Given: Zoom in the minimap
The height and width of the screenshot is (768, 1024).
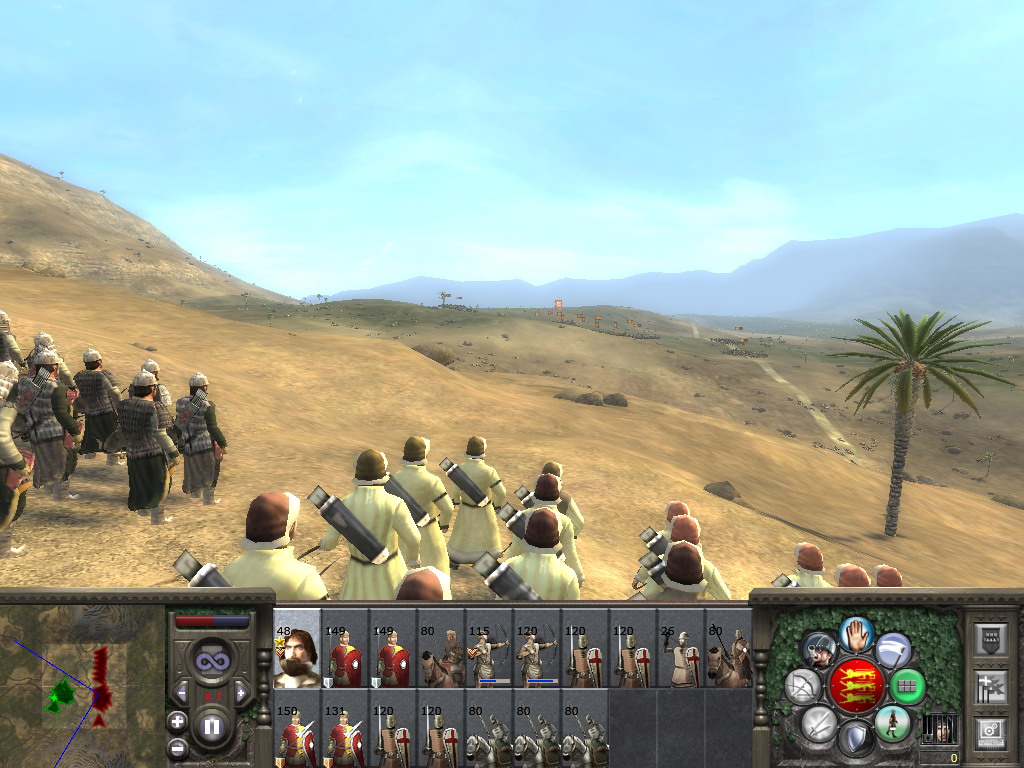Looking at the screenshot, I should coord(177,721).
